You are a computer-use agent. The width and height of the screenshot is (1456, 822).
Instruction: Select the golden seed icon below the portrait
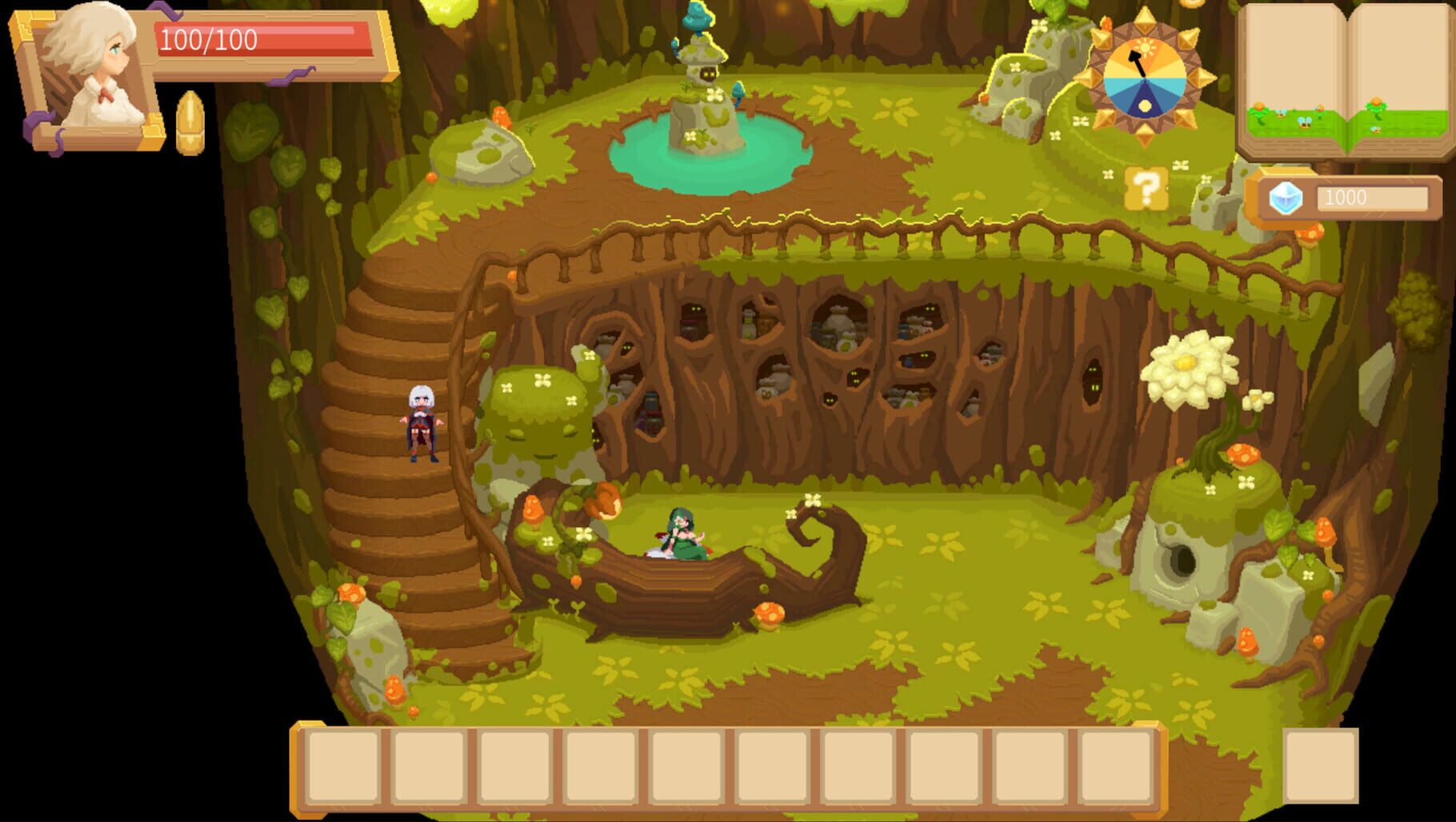(190, 122)
